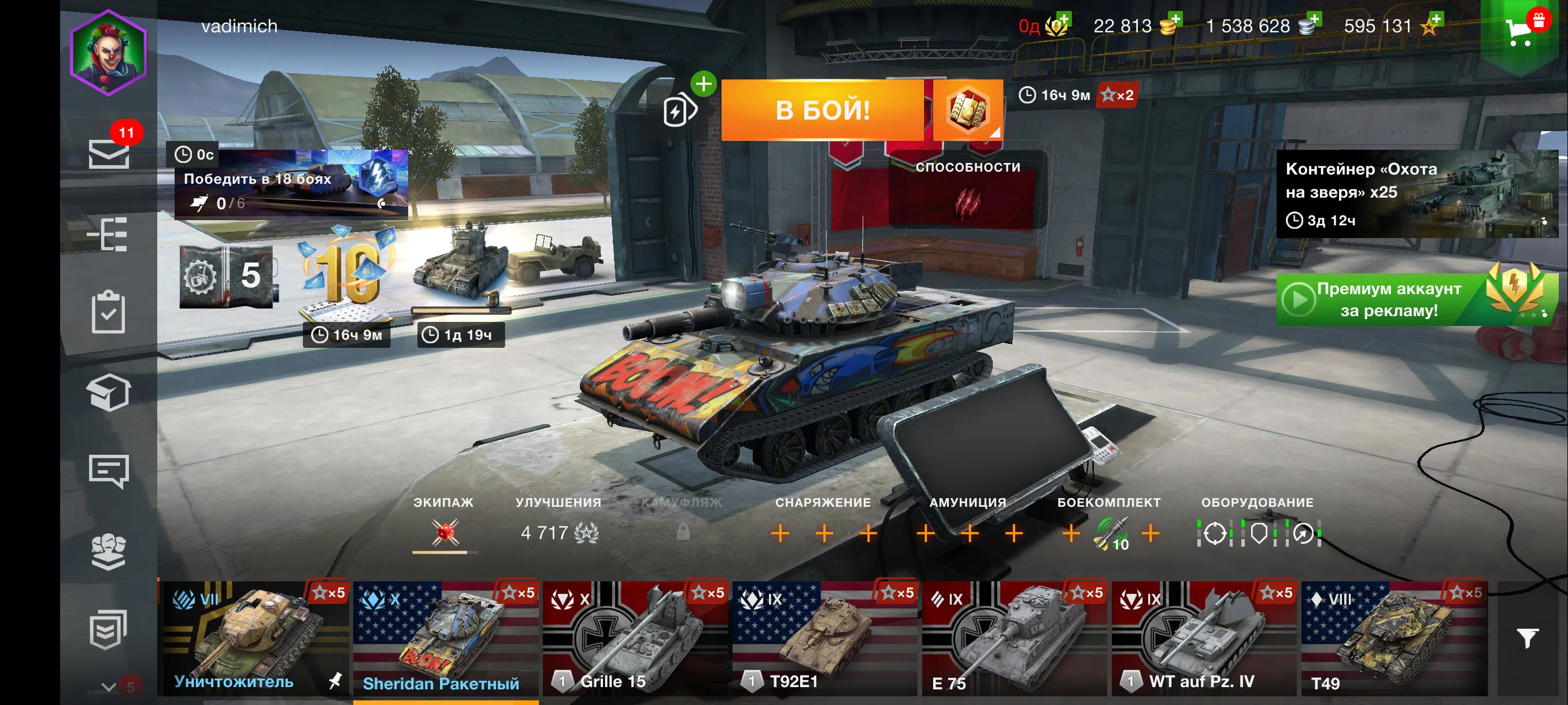Image resolution: width=1568 pixels, height=705 pixels.
Task: Open the chat speech bubble icon
Action: pos(108,470)
